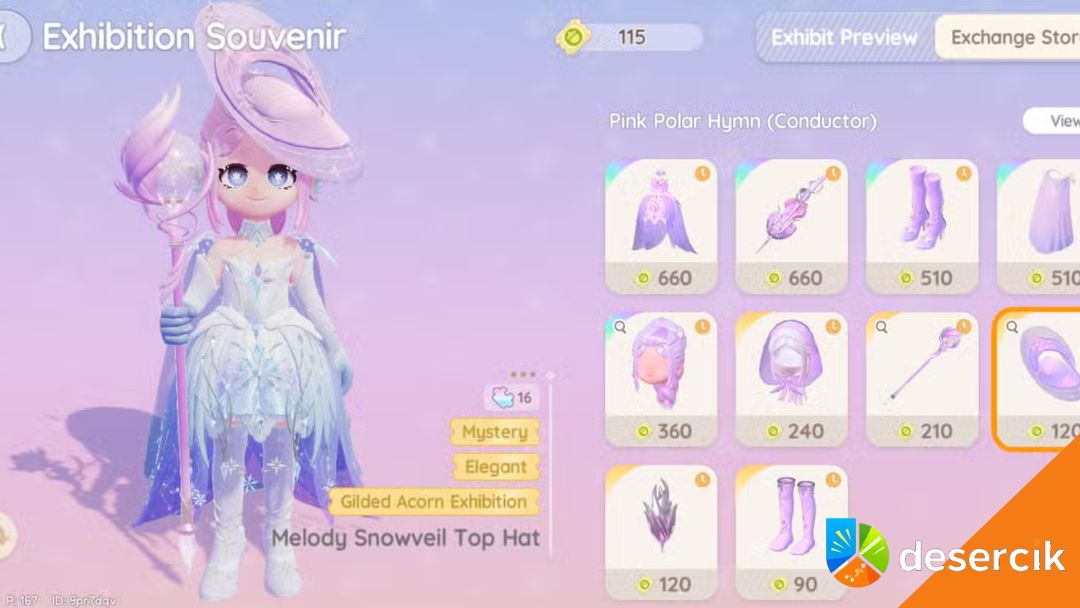Click the Mystery style tag

pos(494,432)
